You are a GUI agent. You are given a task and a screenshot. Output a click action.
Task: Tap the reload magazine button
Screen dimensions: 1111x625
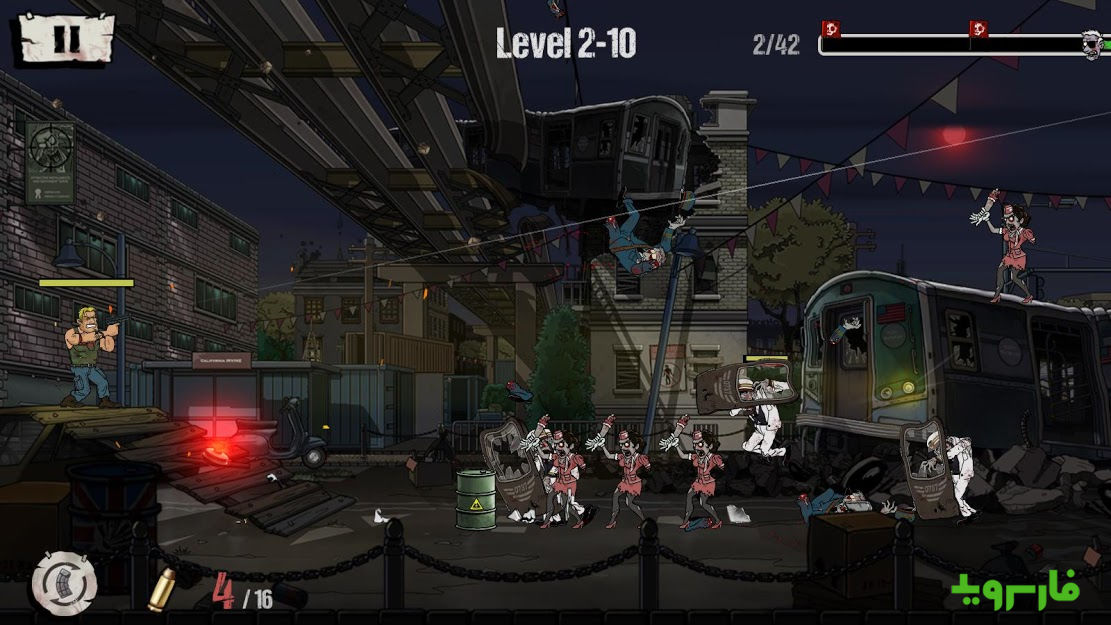coord(64,582)
